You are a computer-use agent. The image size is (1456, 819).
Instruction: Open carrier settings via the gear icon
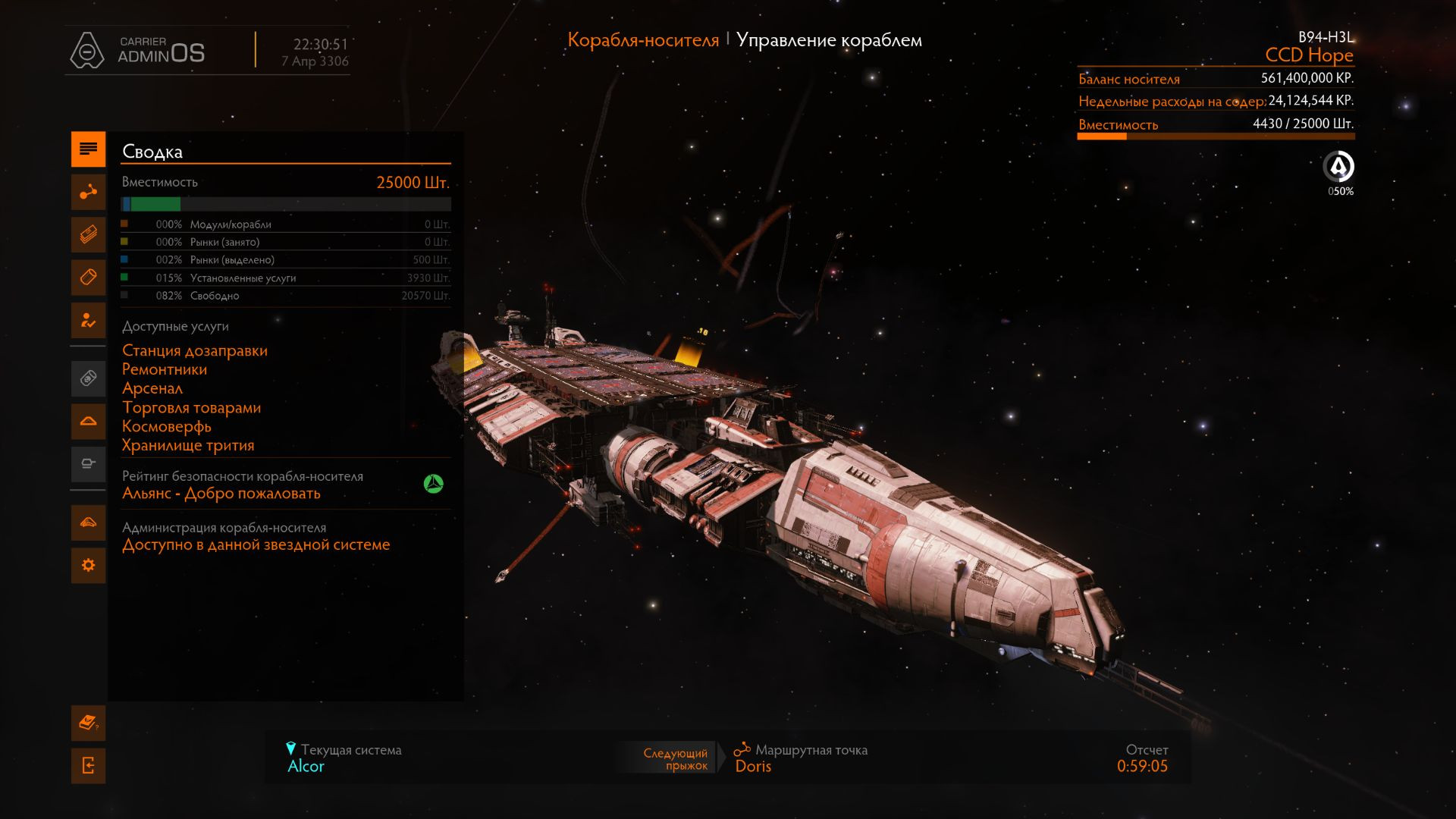tap(88, 565)
